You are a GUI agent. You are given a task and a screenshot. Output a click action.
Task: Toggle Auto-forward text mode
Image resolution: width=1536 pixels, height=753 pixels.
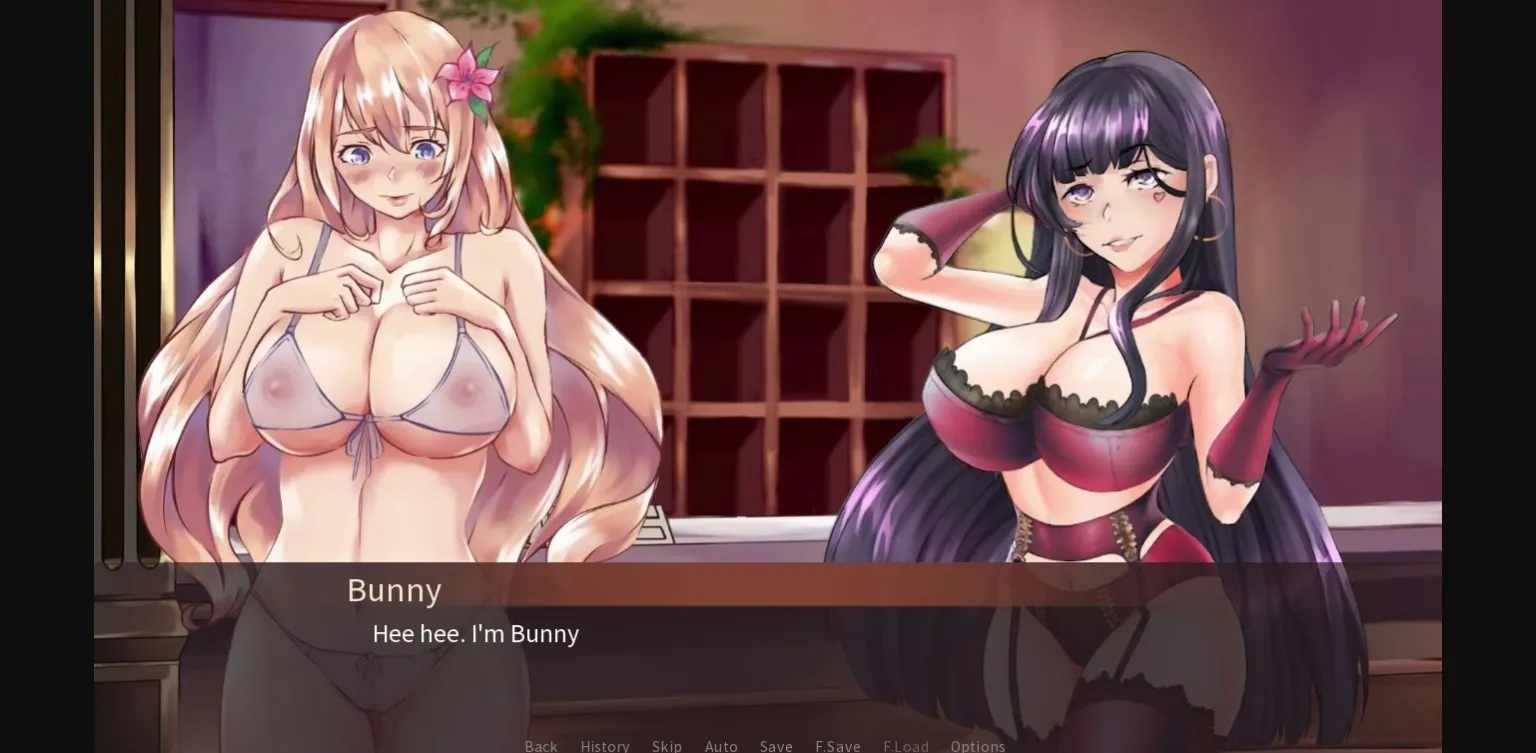(721, 746)
